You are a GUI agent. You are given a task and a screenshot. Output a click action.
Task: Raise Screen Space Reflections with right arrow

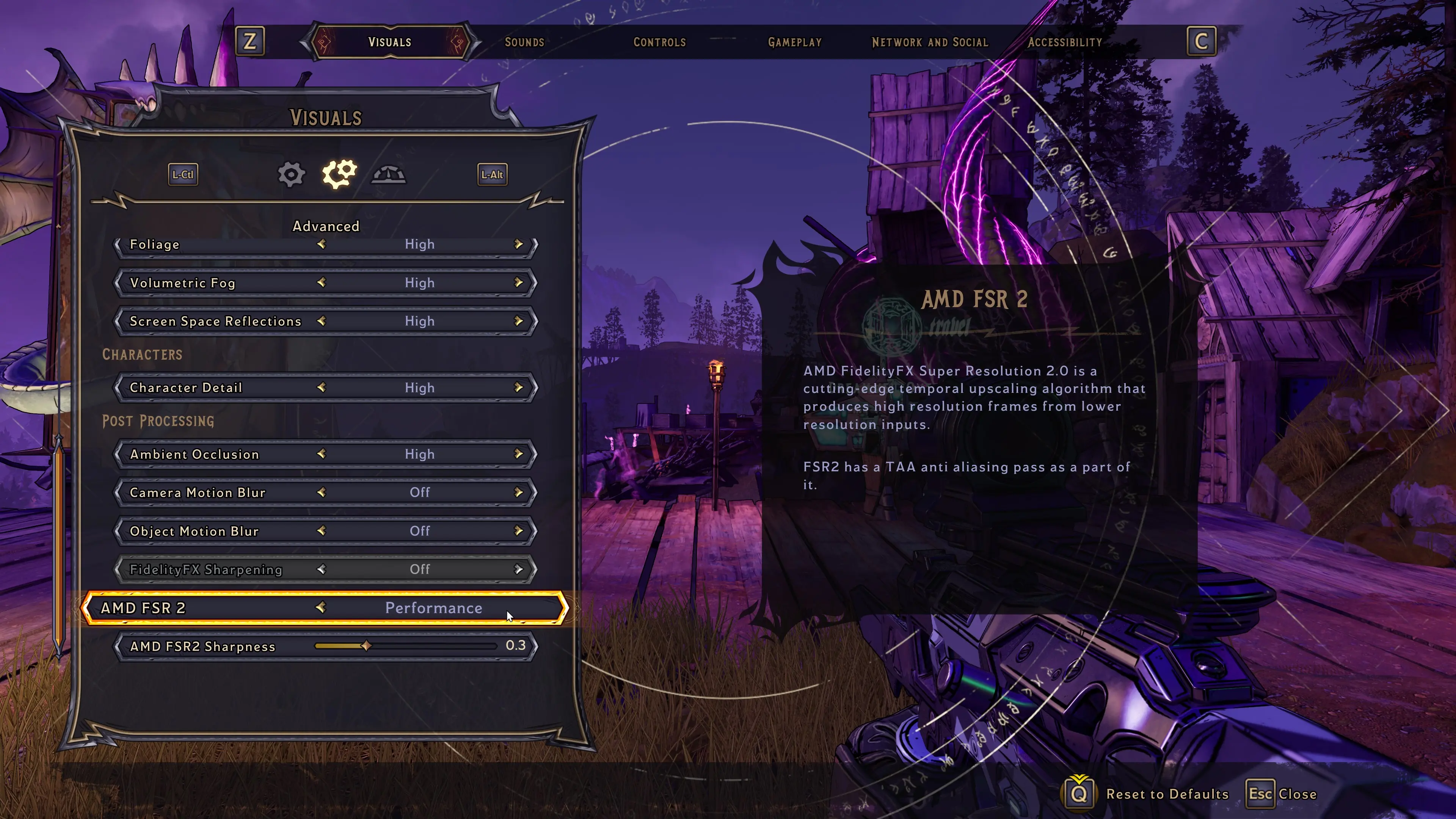click(x=518, y=321)
